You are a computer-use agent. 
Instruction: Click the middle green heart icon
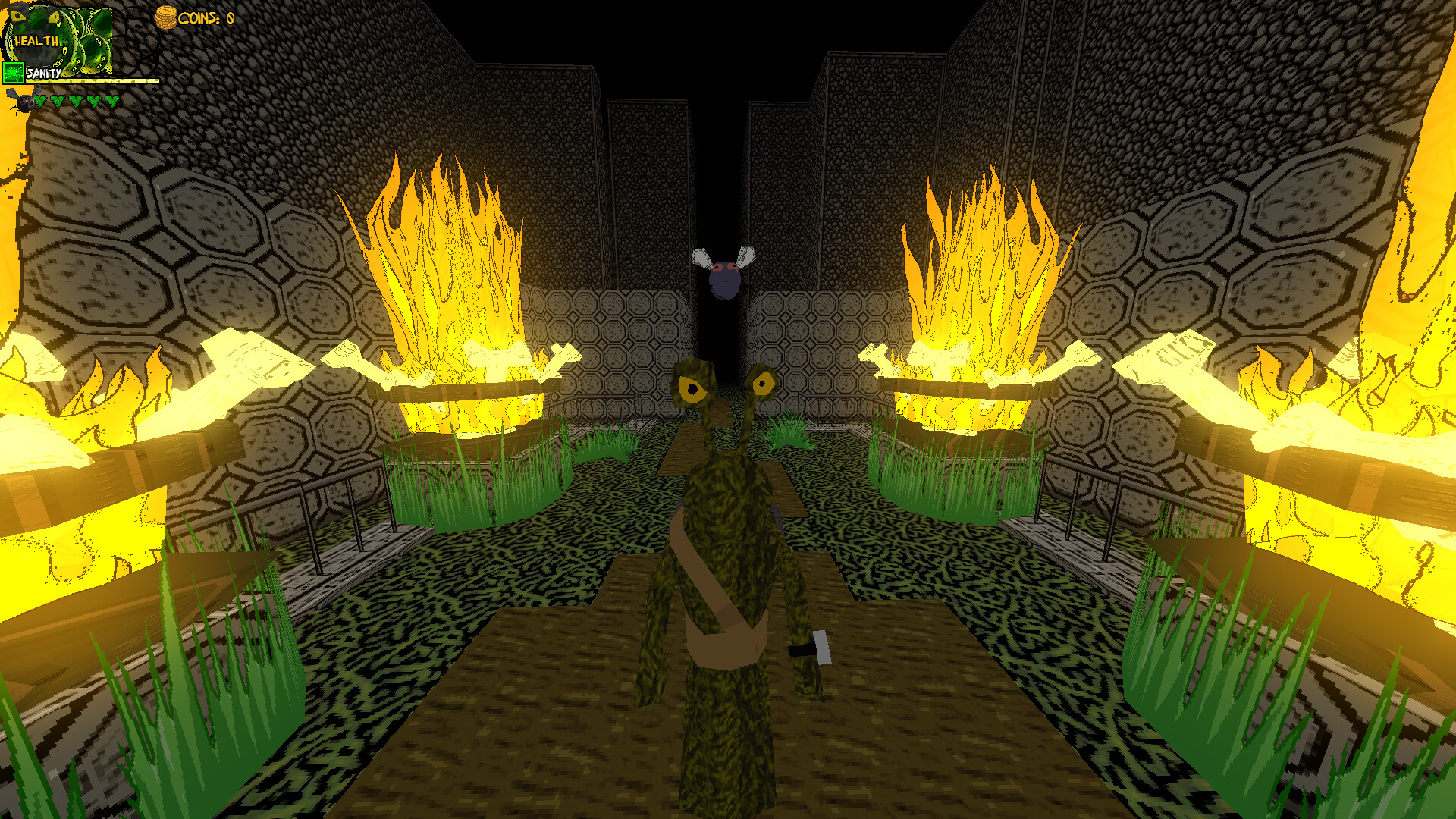pos(76,102)
